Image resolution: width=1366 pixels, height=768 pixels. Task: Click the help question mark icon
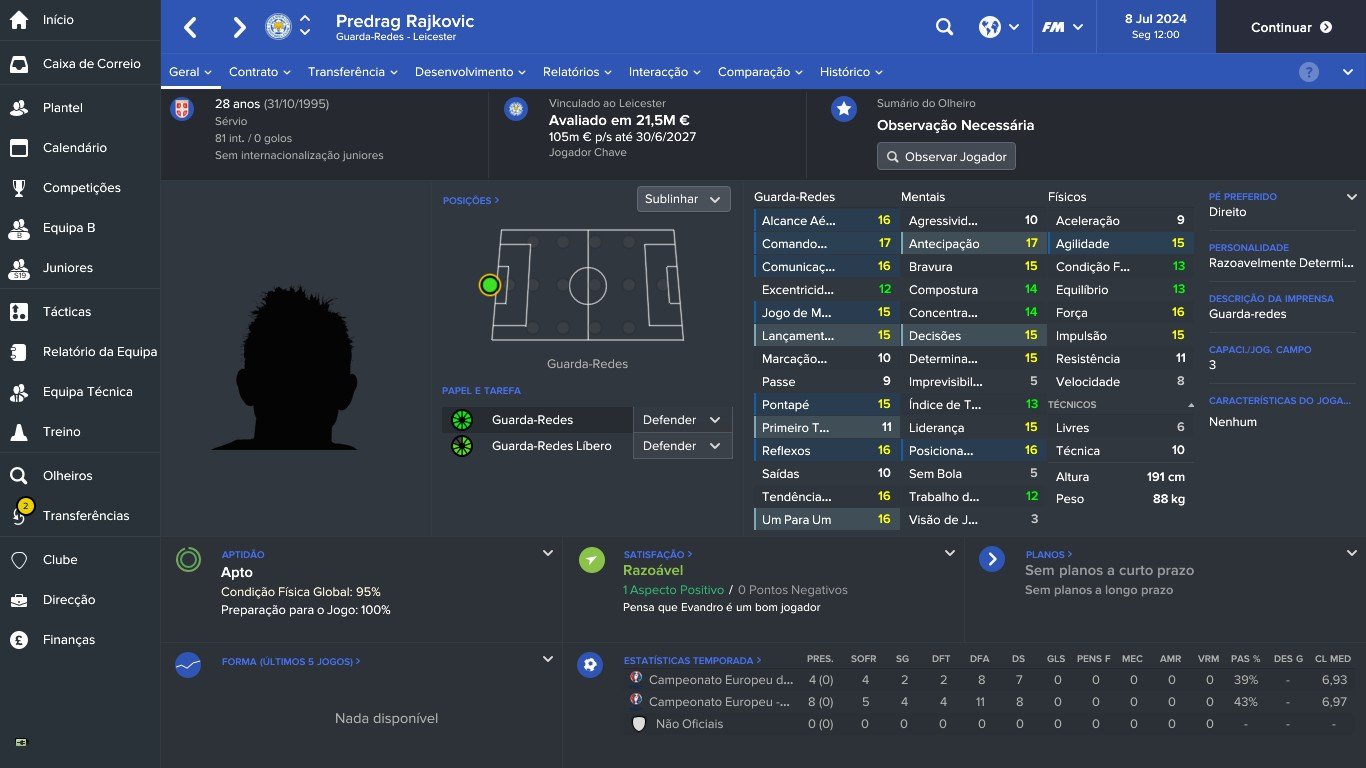[x=1309, y=72]
